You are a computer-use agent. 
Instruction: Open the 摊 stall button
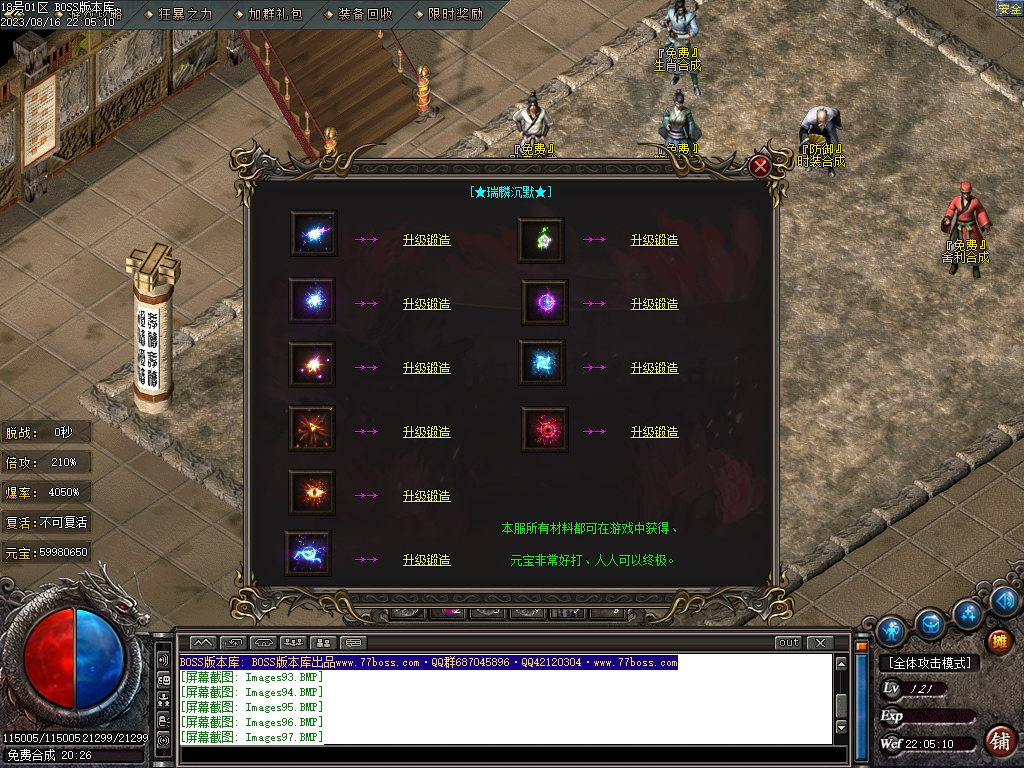[998, 641]
